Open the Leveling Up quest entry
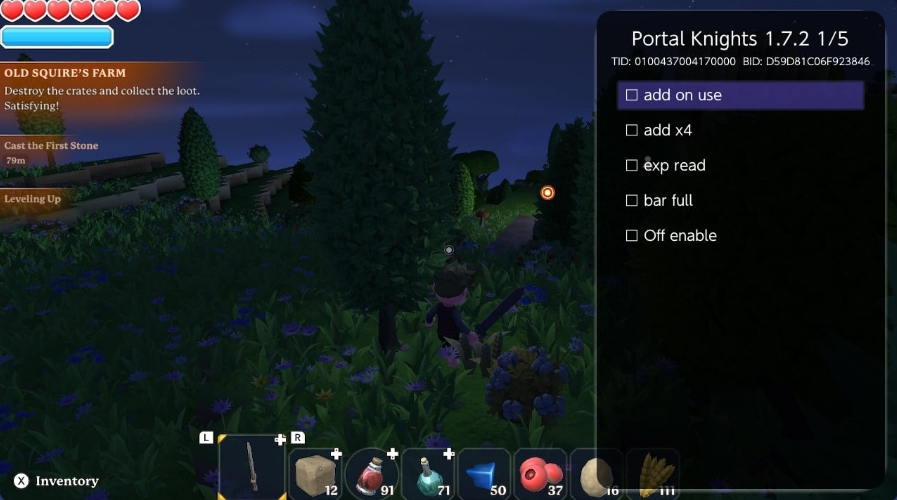The image size is (897, 500). click(x=33, y=199)
